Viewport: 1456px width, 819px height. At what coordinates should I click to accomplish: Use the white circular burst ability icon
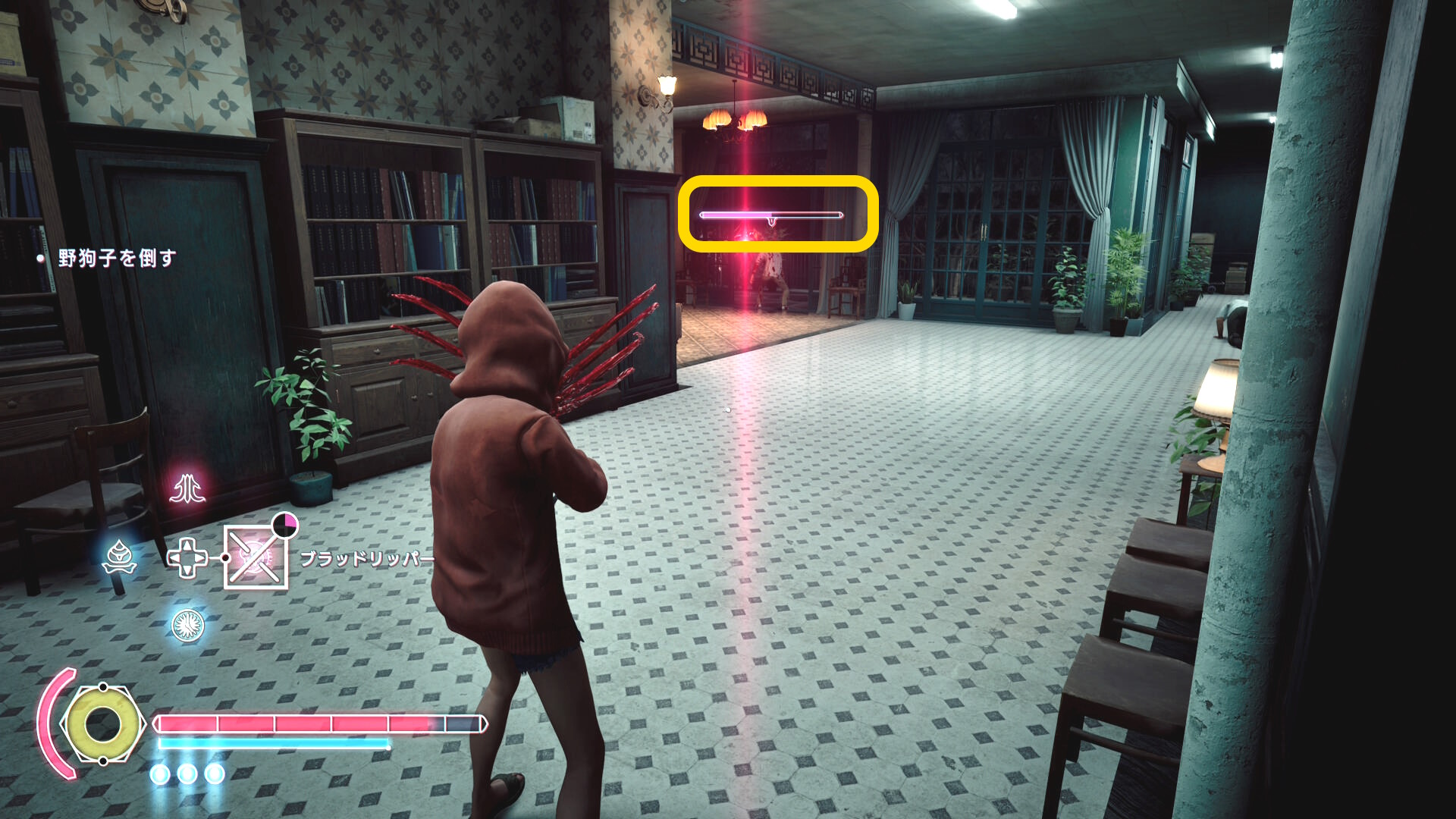(187, 625)
